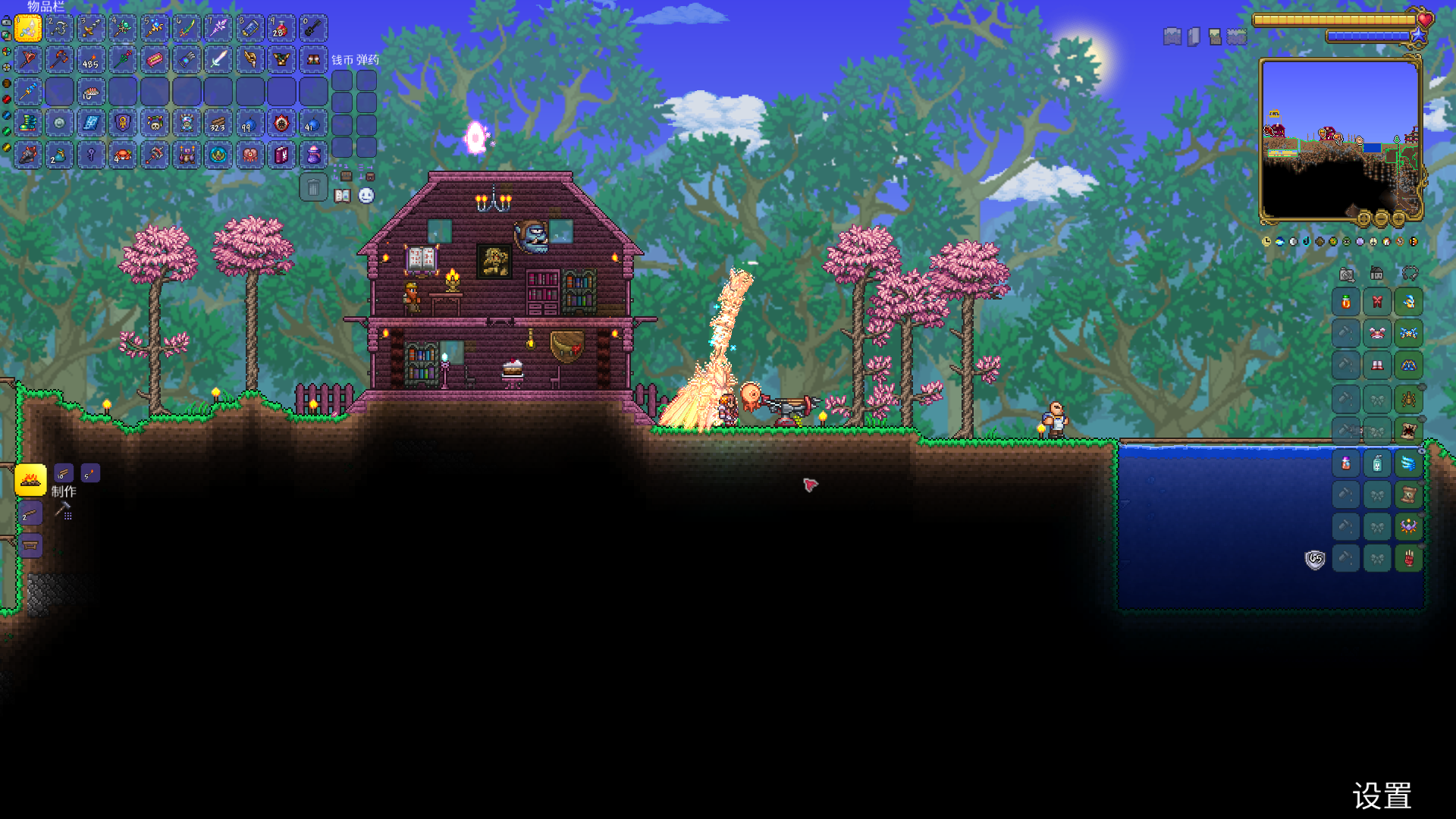Craft the selected campfire recipe
1456x819 pixels.
tap(30, 479)
